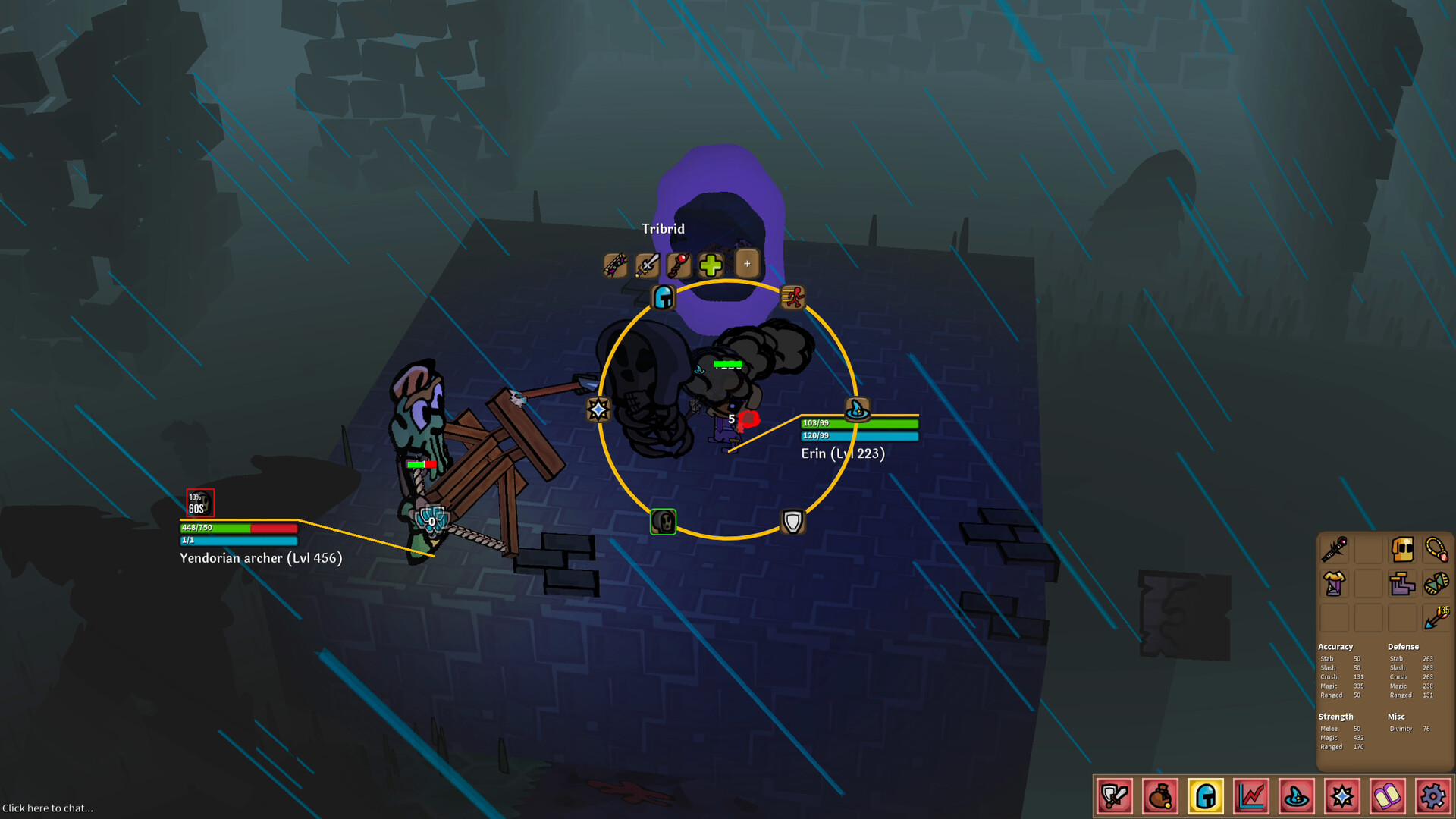Viewport: 1456px width, 819px height.
Task: Open the magic spellbook wizard hat icon
Action: coord(1295,796)
